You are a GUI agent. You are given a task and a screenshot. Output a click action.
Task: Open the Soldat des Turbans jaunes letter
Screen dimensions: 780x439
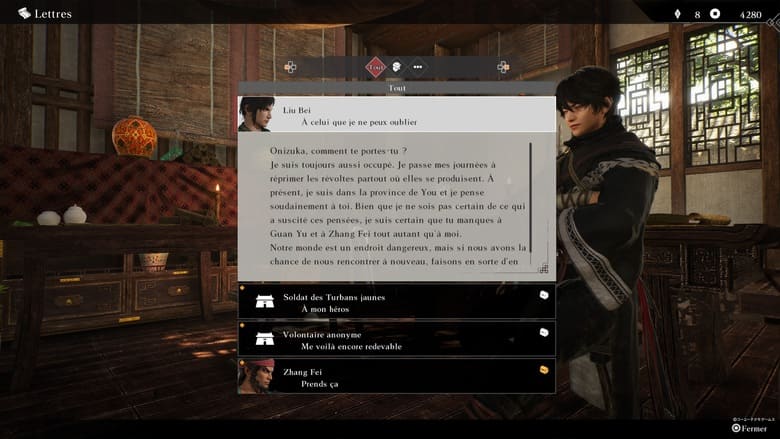coord(396,302)
